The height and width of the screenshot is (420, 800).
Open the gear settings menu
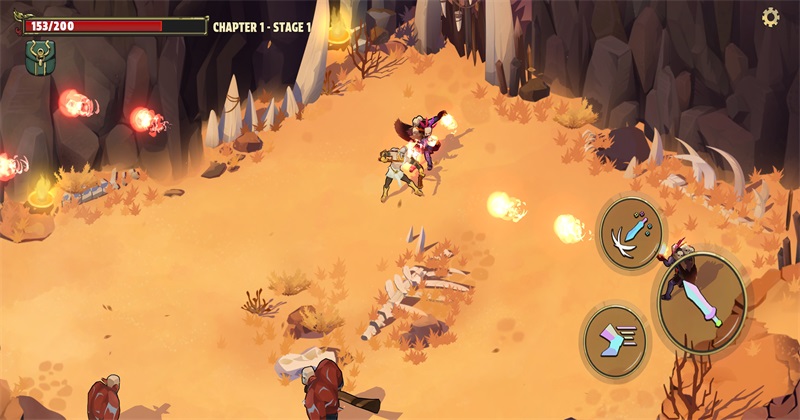tap(771, 17)
